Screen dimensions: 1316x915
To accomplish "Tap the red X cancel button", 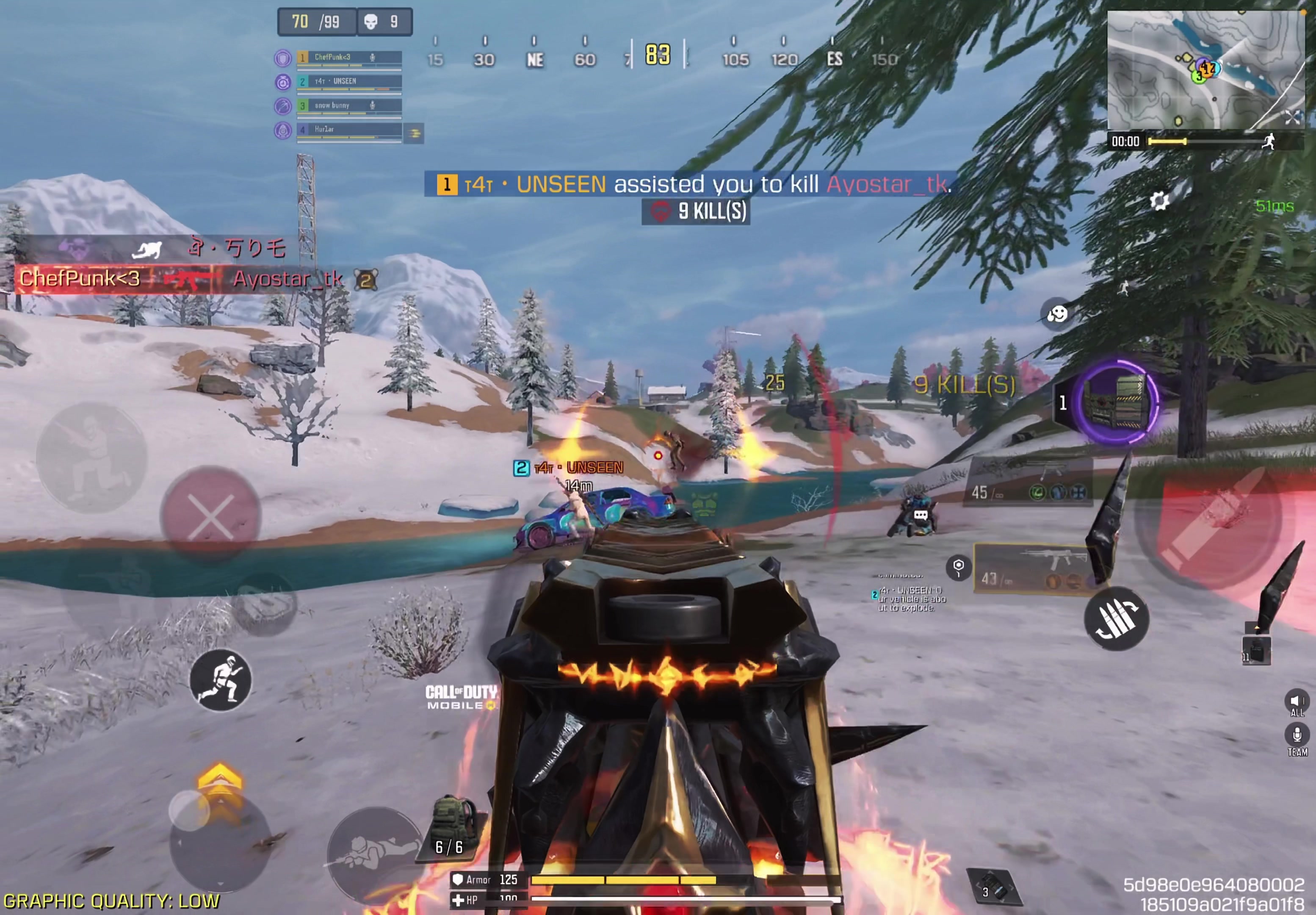I will pos(210,516).
